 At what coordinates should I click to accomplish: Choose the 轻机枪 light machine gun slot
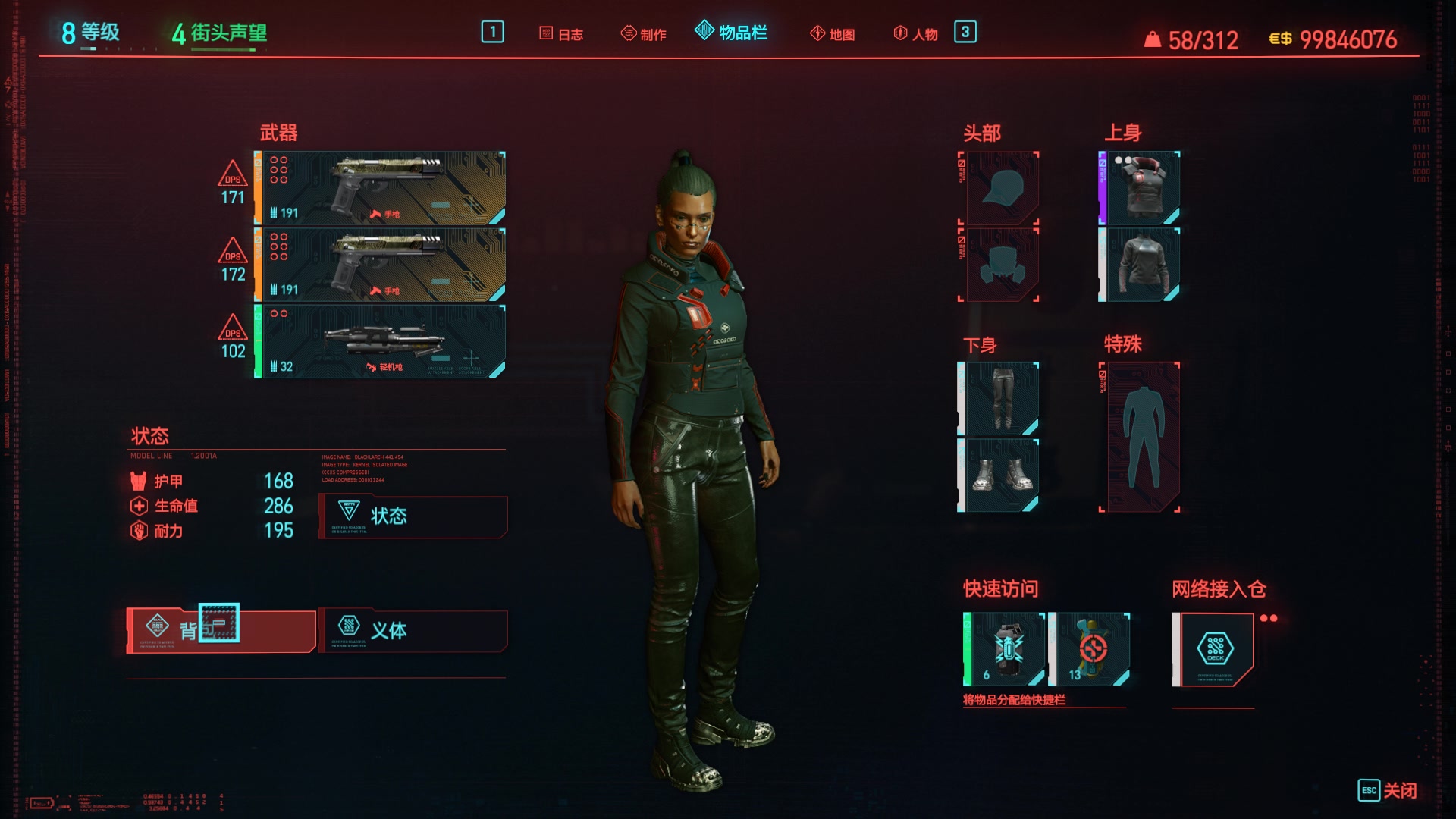click(380, 341)
